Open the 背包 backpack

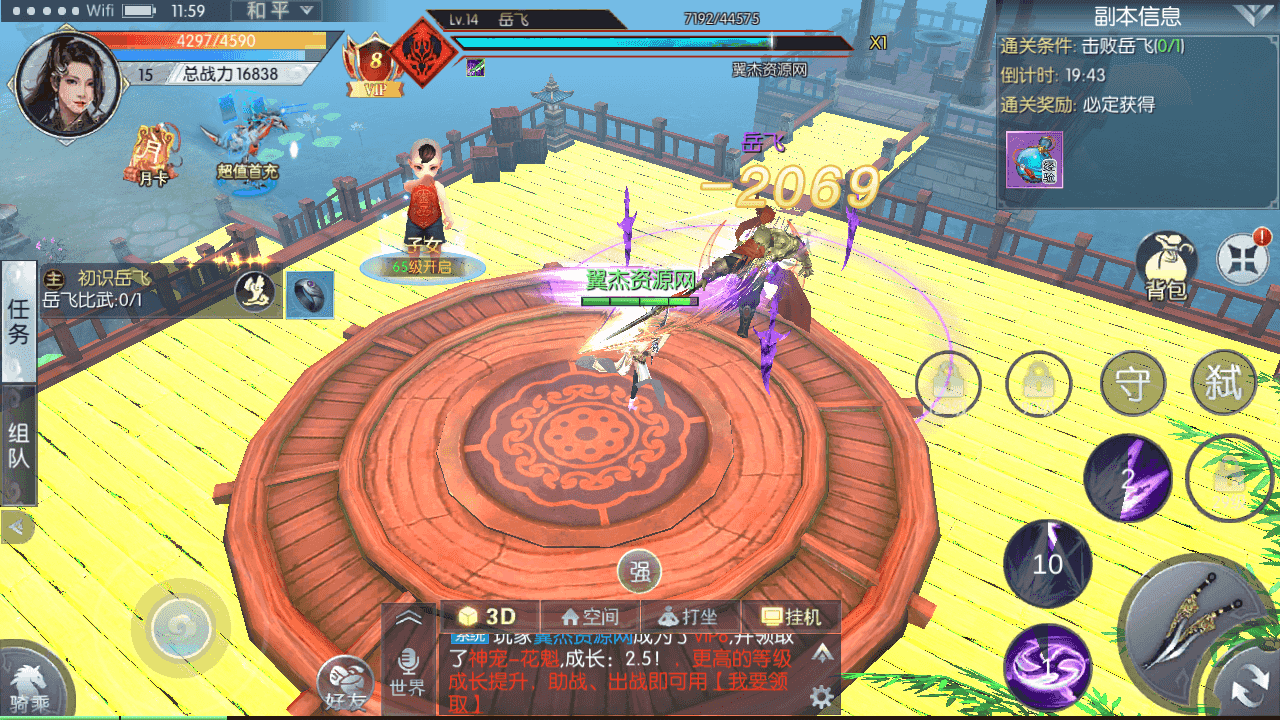point(1165,267)
